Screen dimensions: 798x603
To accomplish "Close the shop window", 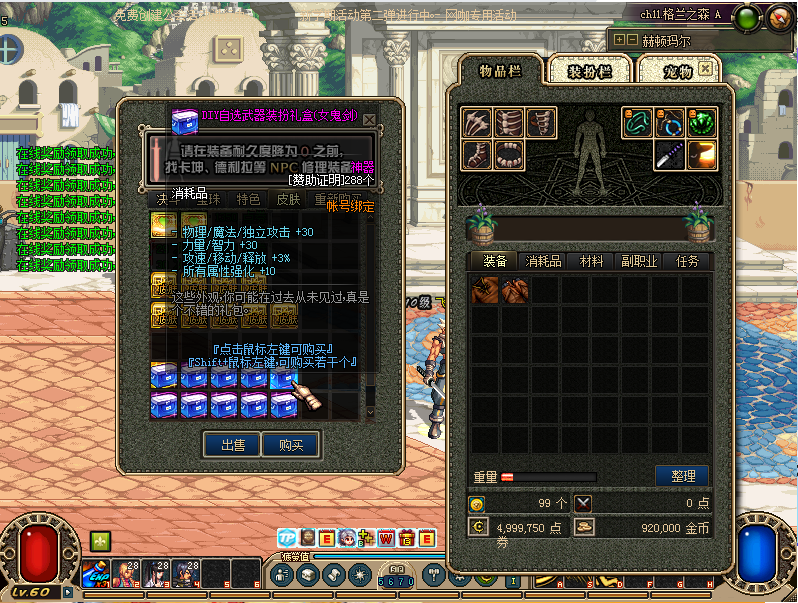I will 369,119.
